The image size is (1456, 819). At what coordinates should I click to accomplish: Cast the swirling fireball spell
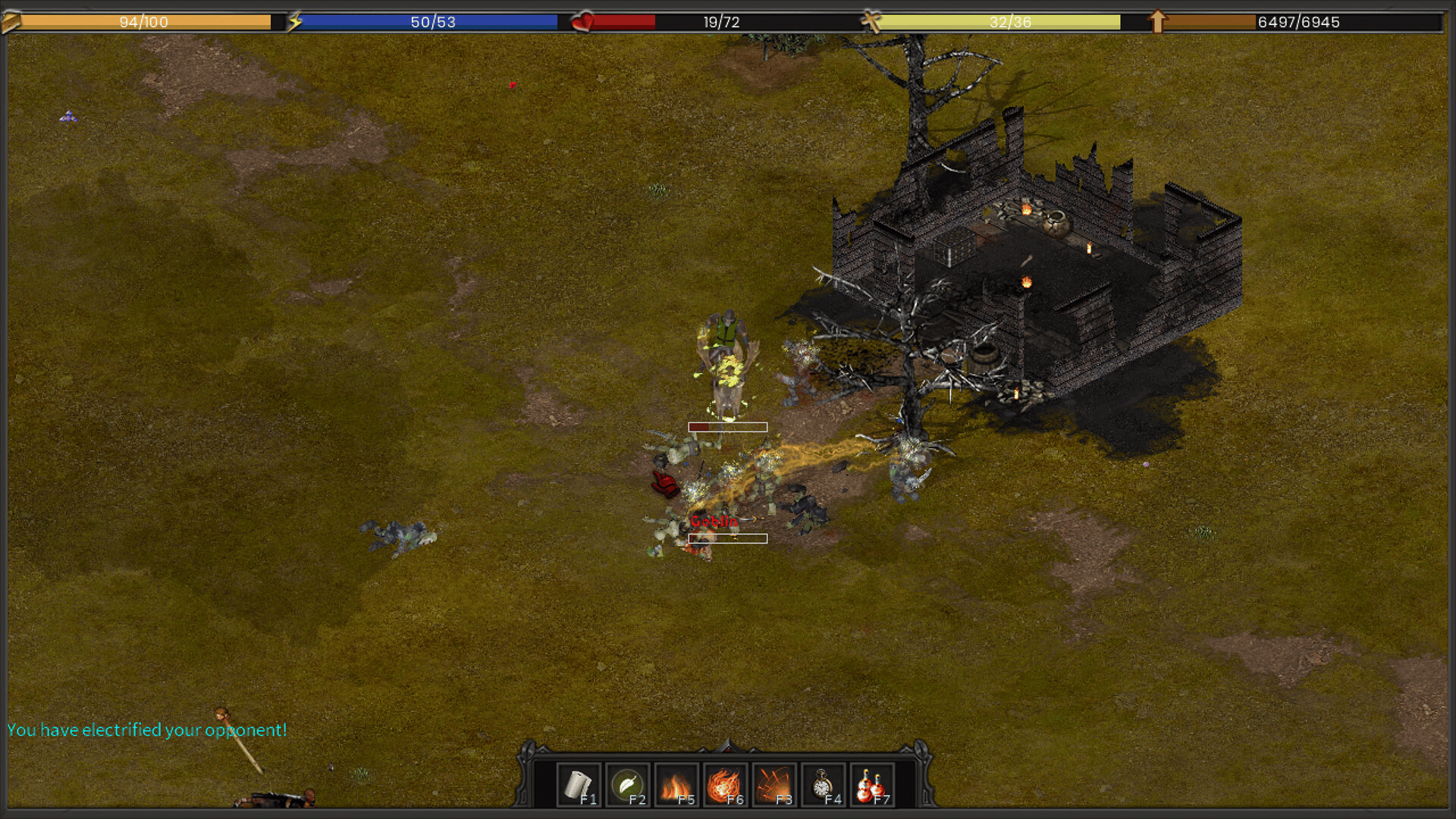(x=724, y=785)
